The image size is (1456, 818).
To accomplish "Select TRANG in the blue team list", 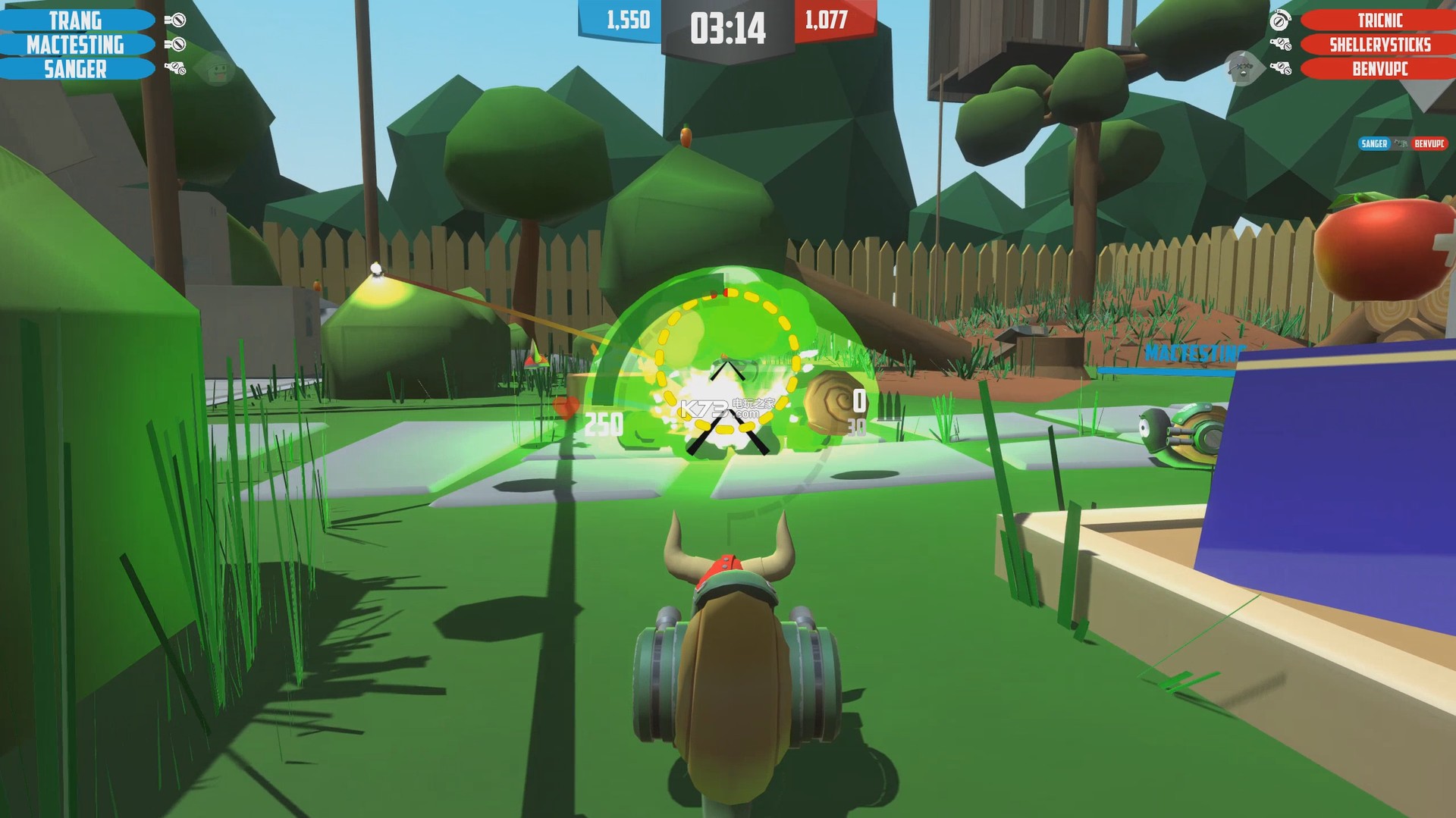I will click(x=76, y=20).
